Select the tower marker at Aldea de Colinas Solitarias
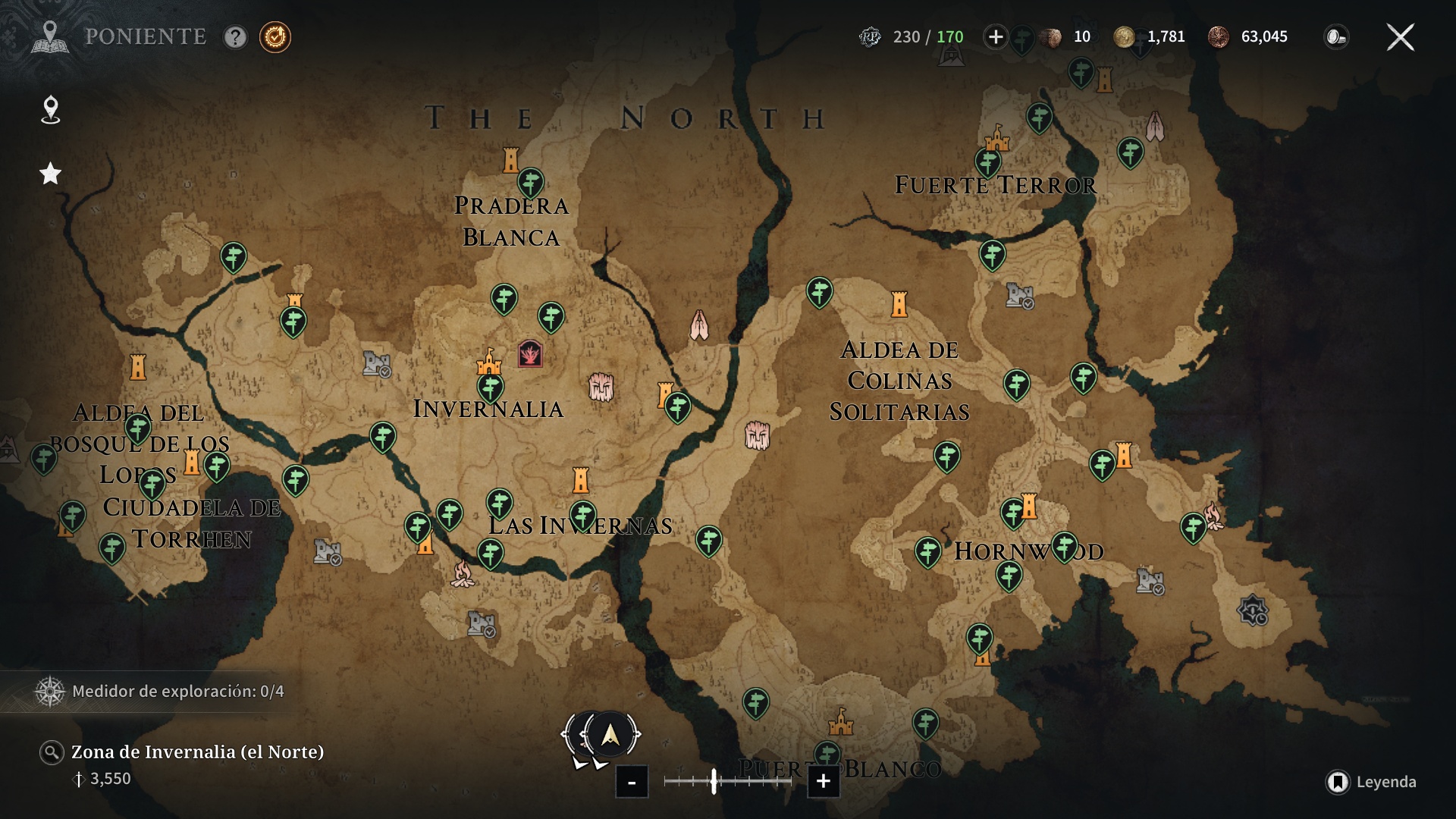Viewport: 1456px width, 819px height. tap(899, 304)
